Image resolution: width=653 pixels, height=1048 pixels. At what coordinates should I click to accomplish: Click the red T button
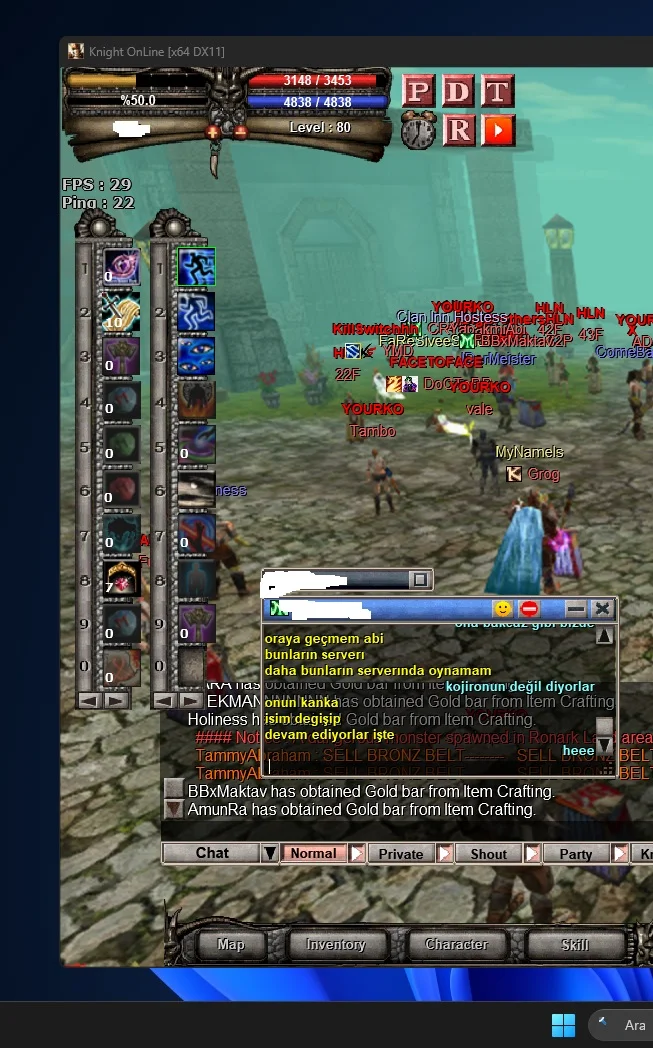(x=497, y=92)
